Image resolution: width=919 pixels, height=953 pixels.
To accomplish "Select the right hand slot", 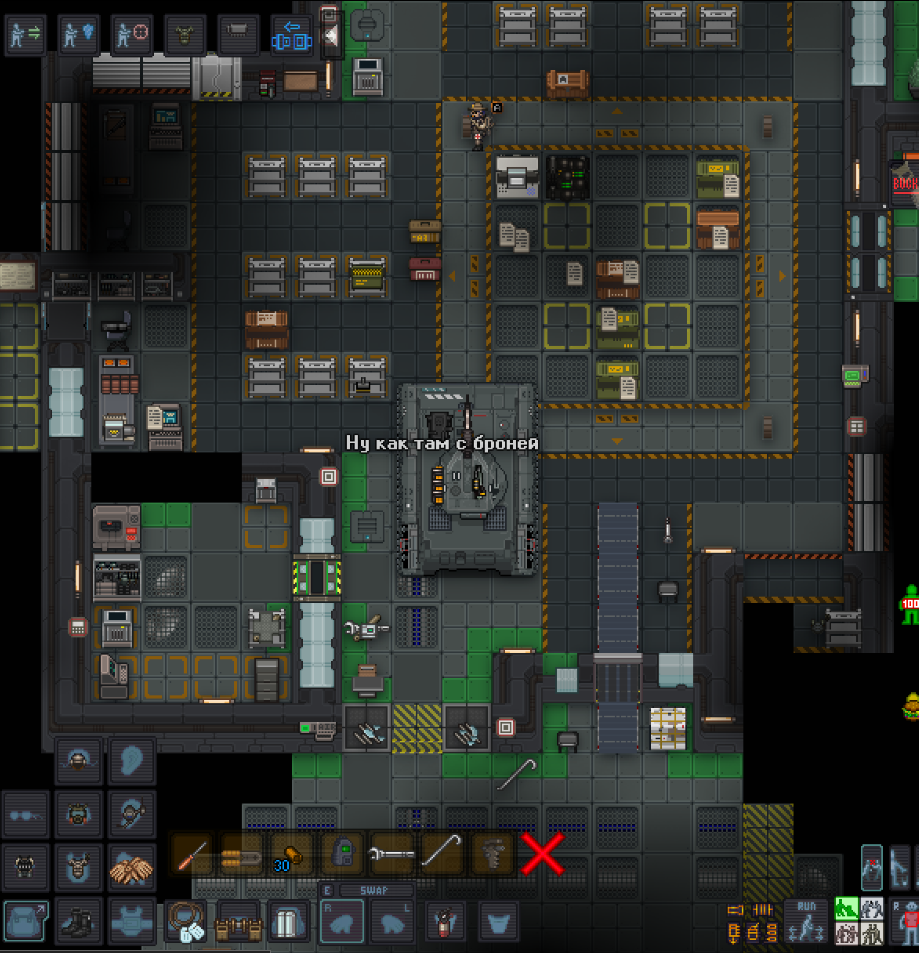I will 342,922.
